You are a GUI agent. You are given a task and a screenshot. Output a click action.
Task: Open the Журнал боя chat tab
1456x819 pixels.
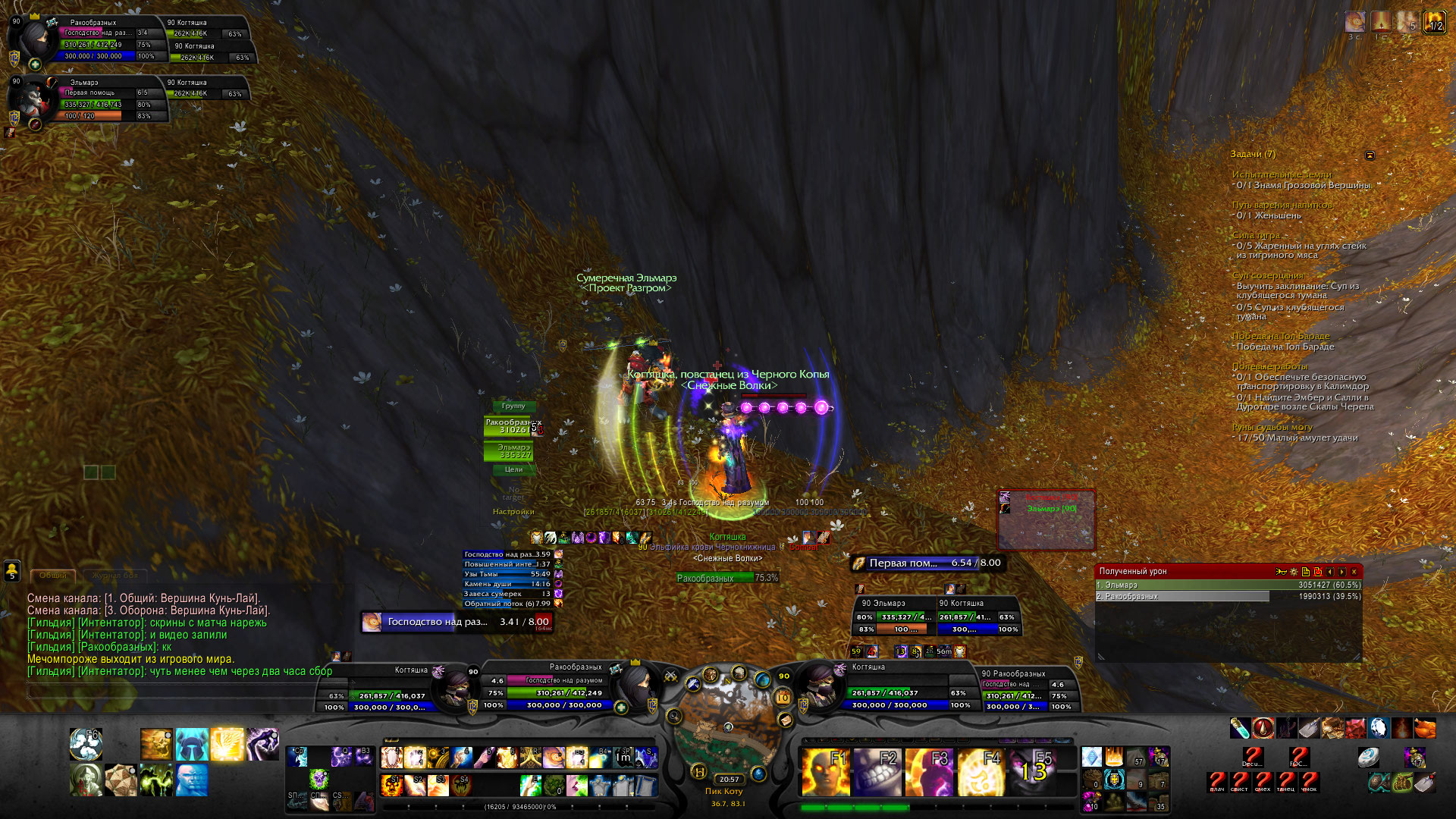click(x=115, y=576)
